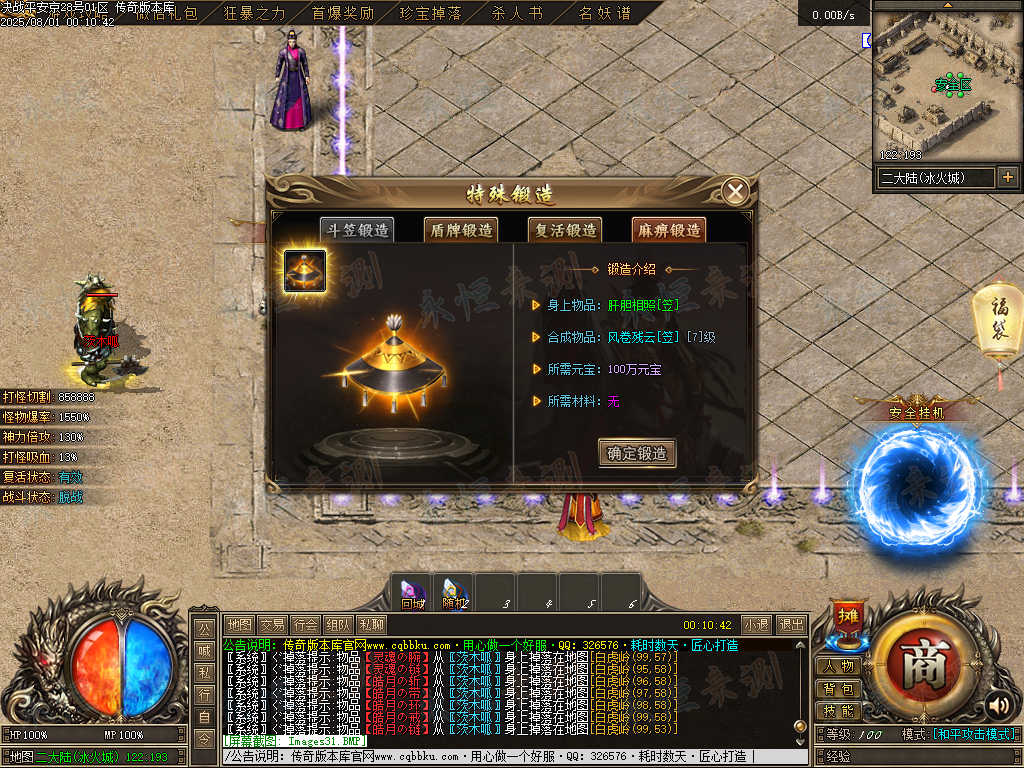Open the 名妖谱 menu entry
Viewport: 1024px width, 768px height.
[x=605, y=13]
